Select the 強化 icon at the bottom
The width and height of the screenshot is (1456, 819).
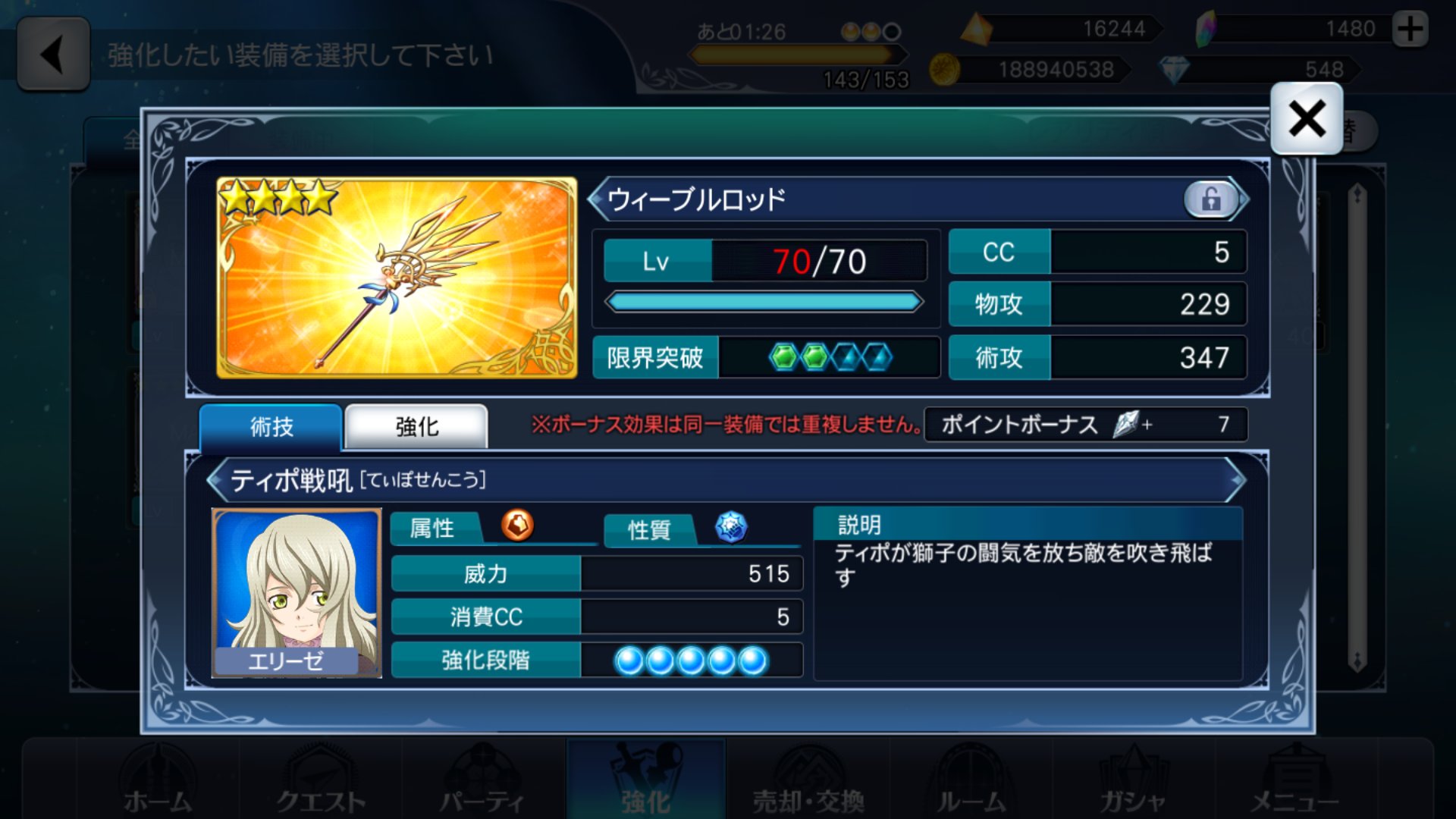click(x=646, y=781)
